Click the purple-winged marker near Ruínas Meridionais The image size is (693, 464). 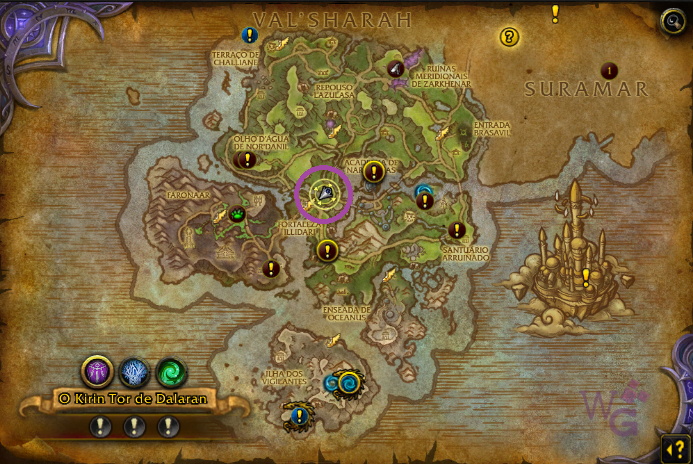click(x=397, y=68)
